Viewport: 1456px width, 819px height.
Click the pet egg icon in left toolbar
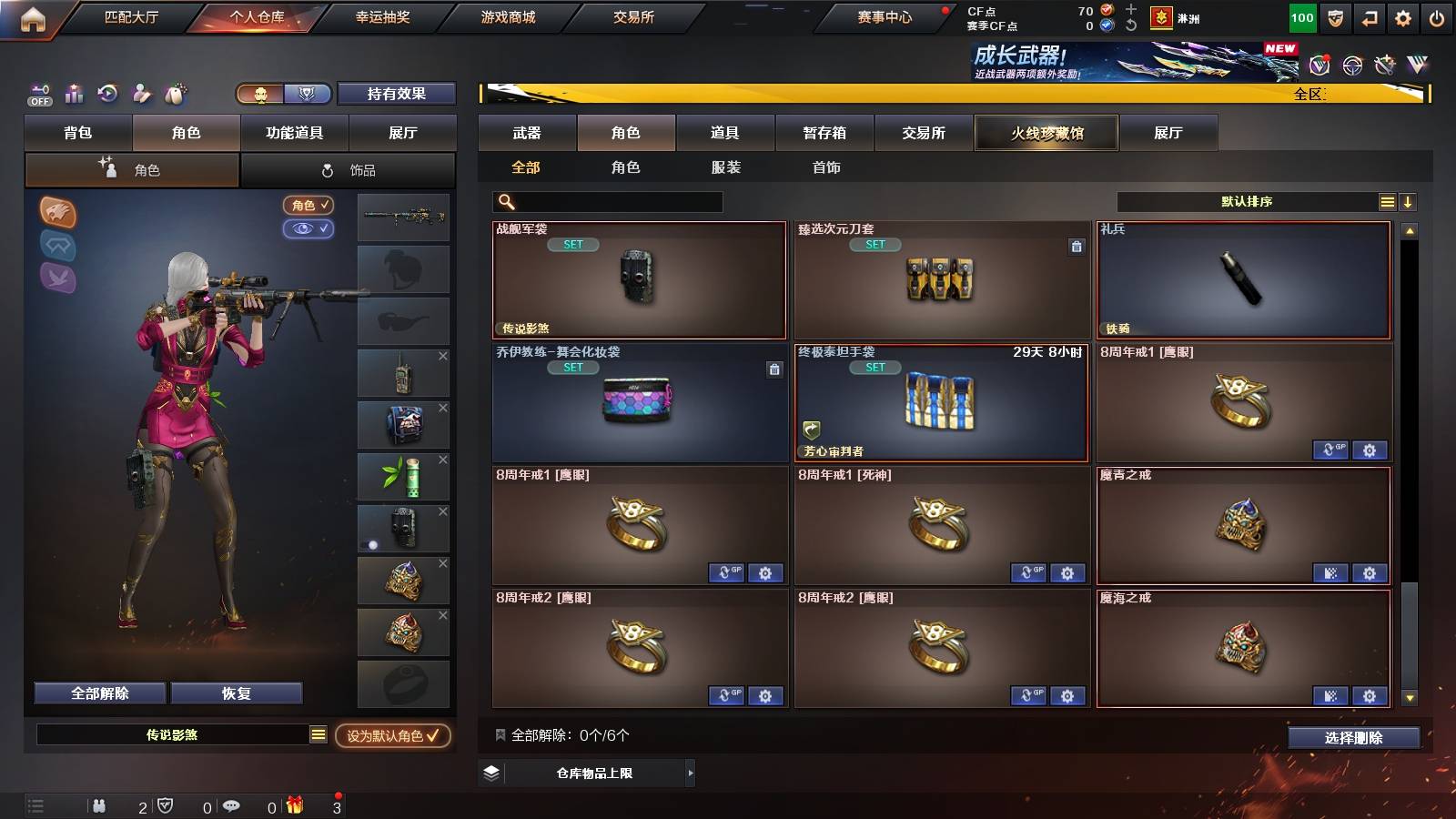pos(174,94)
